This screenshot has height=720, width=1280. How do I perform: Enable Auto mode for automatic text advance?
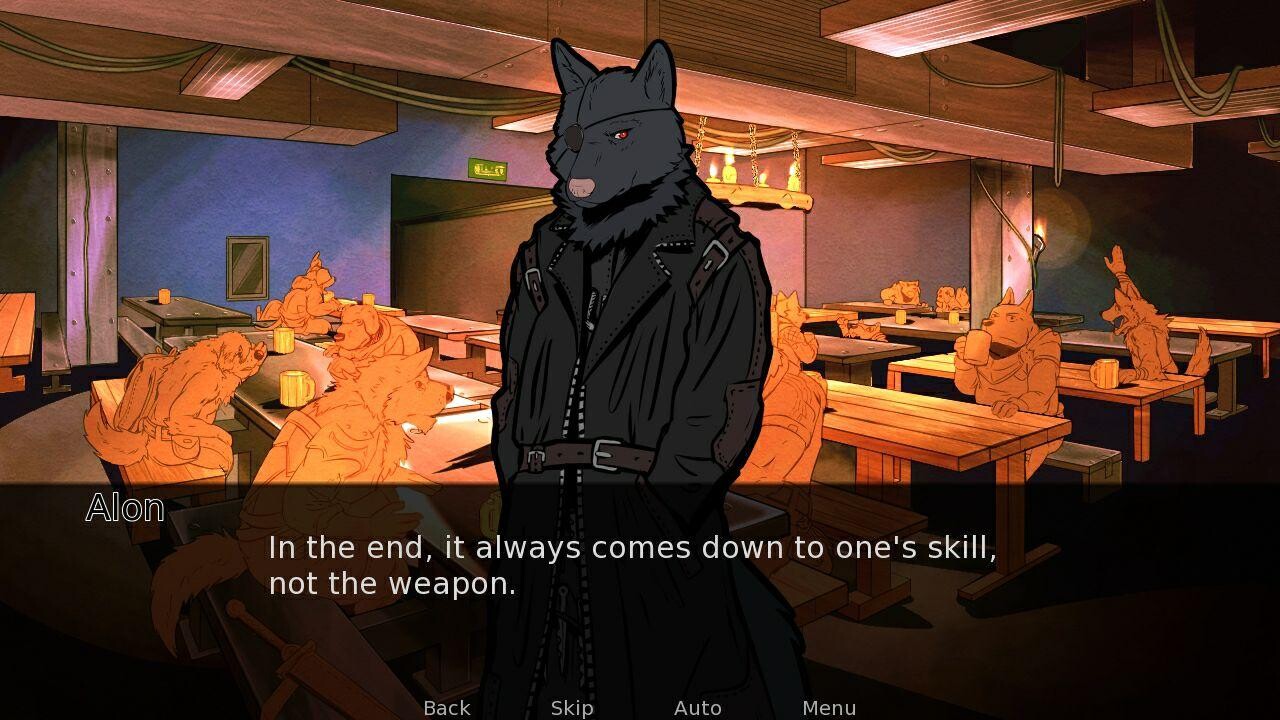click(698, 707)
